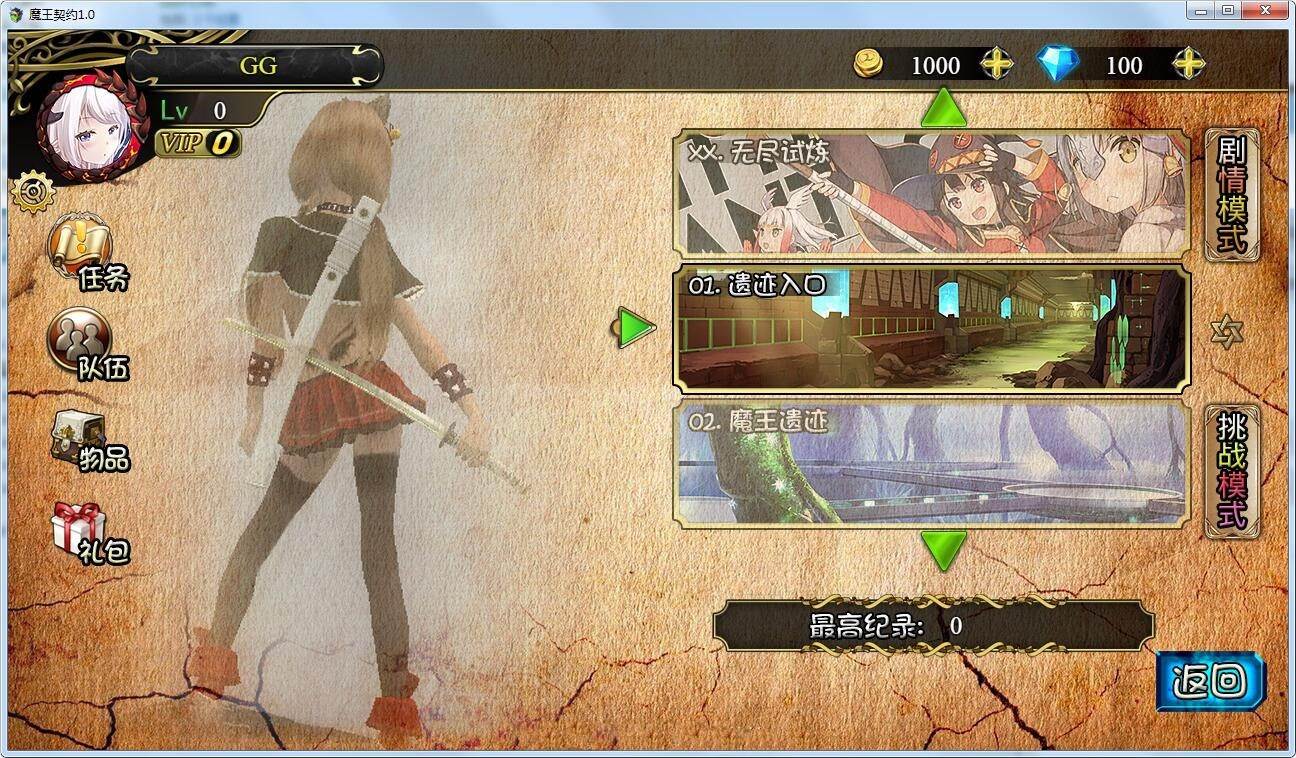The height and width of the screenshot is (758, 1296).
Task: Click the blue diamond currency icon
Action: (x=1059, y=65)
